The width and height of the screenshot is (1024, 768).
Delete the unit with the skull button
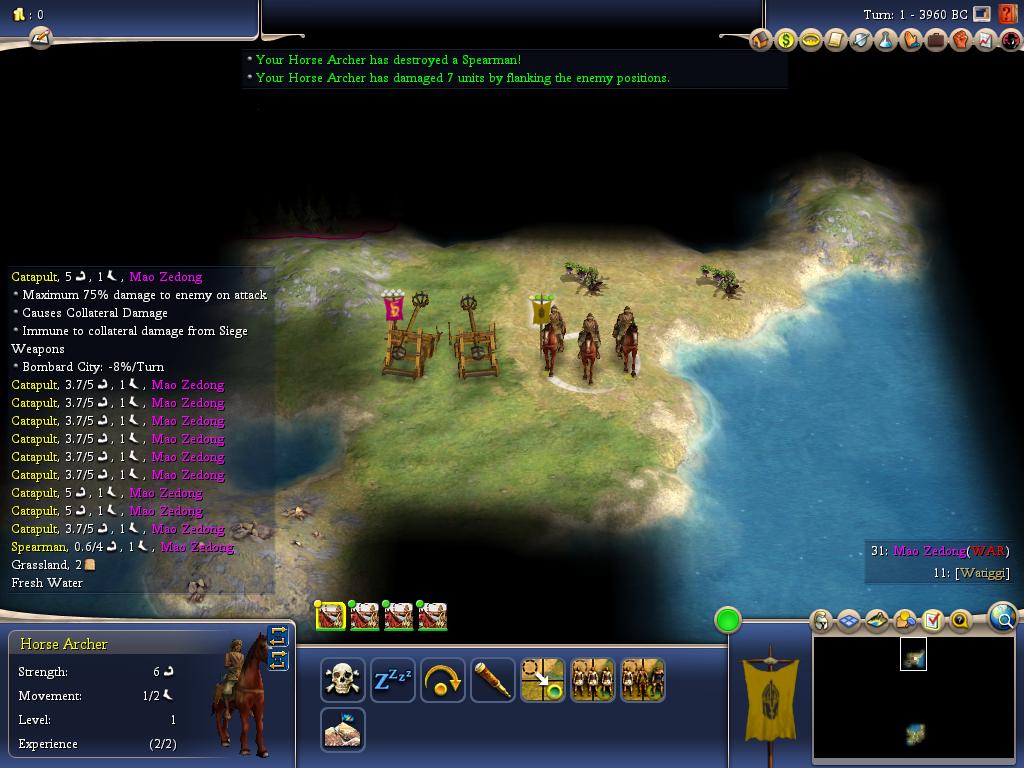pos(342,681)
